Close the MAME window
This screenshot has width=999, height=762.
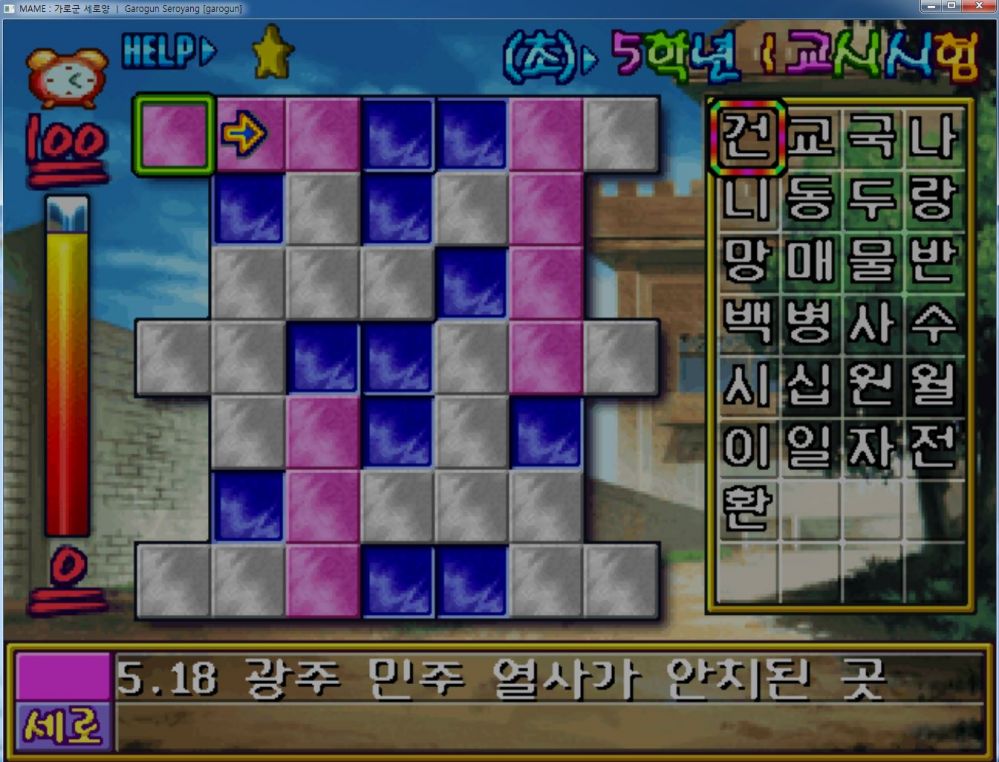pyautogui.click(x=977, y=7)
